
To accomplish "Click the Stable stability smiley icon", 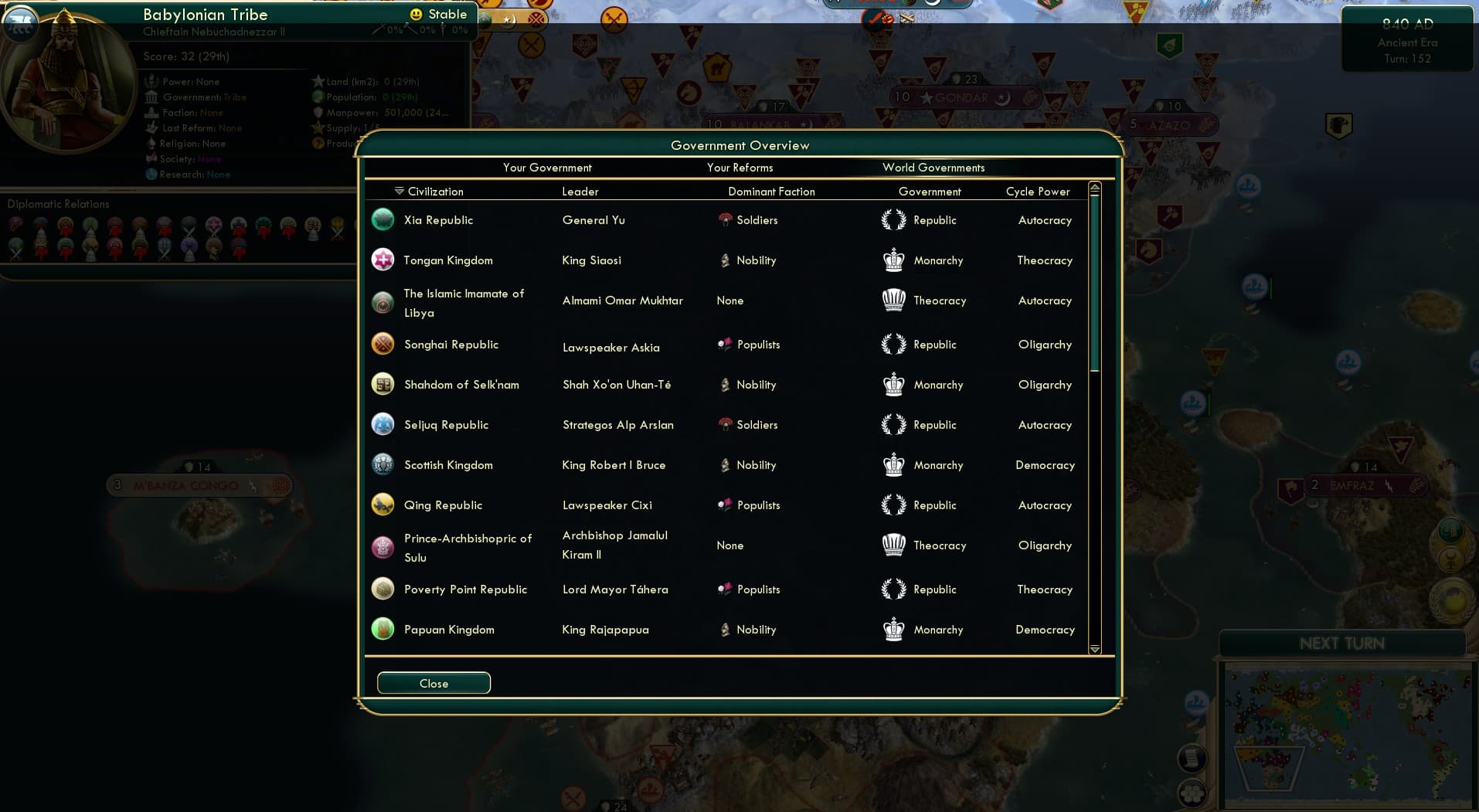I will [x=415, y=13].
